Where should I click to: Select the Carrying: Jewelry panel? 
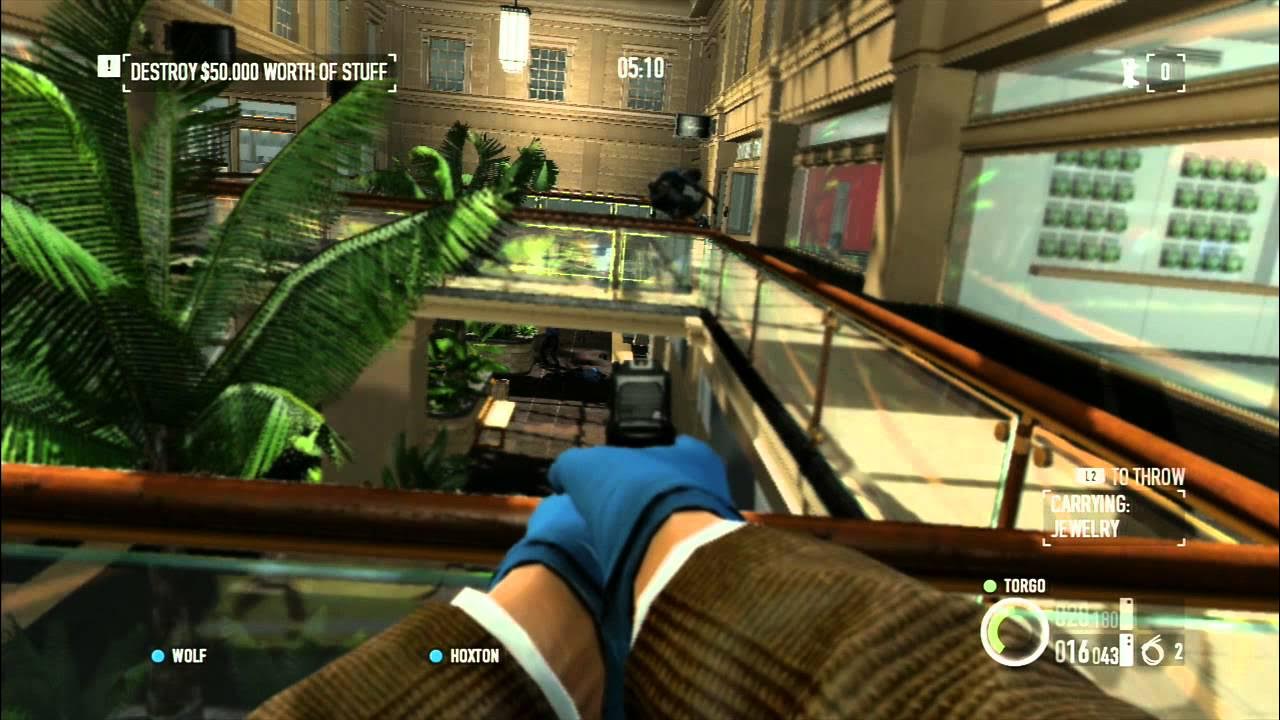coord(1114,517)
